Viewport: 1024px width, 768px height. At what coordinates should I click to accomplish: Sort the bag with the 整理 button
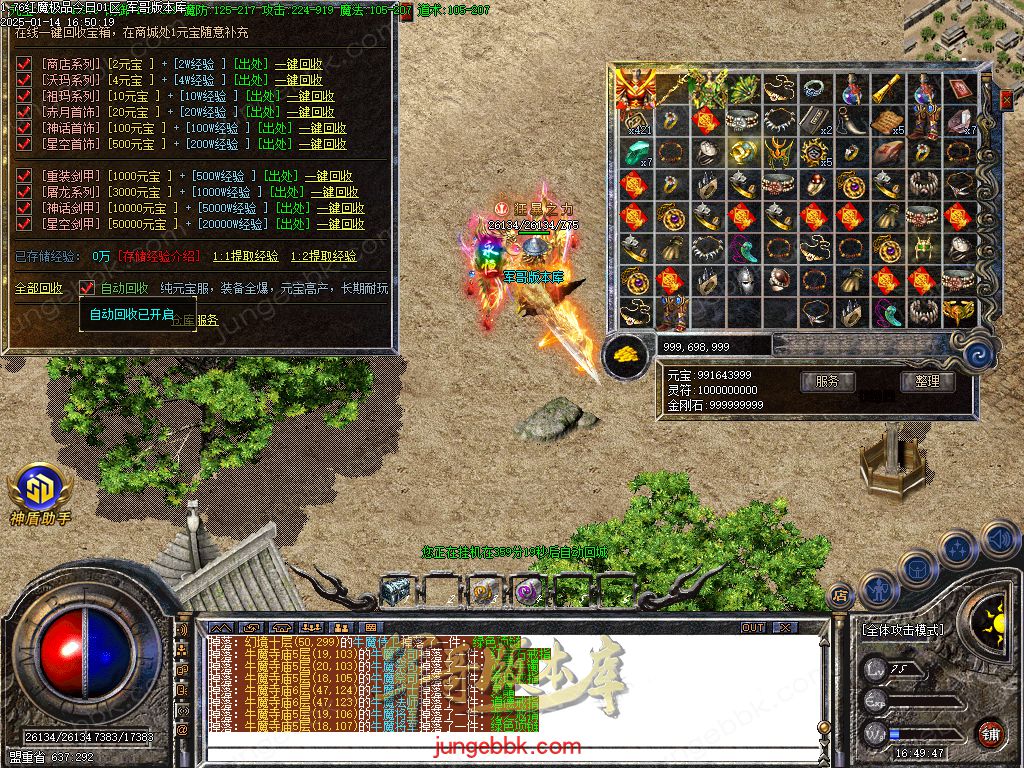(927, 381)
